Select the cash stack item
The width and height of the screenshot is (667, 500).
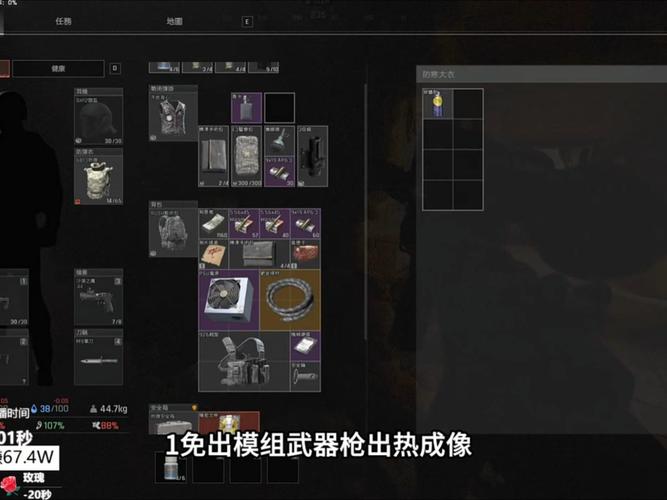click(213, 225)
